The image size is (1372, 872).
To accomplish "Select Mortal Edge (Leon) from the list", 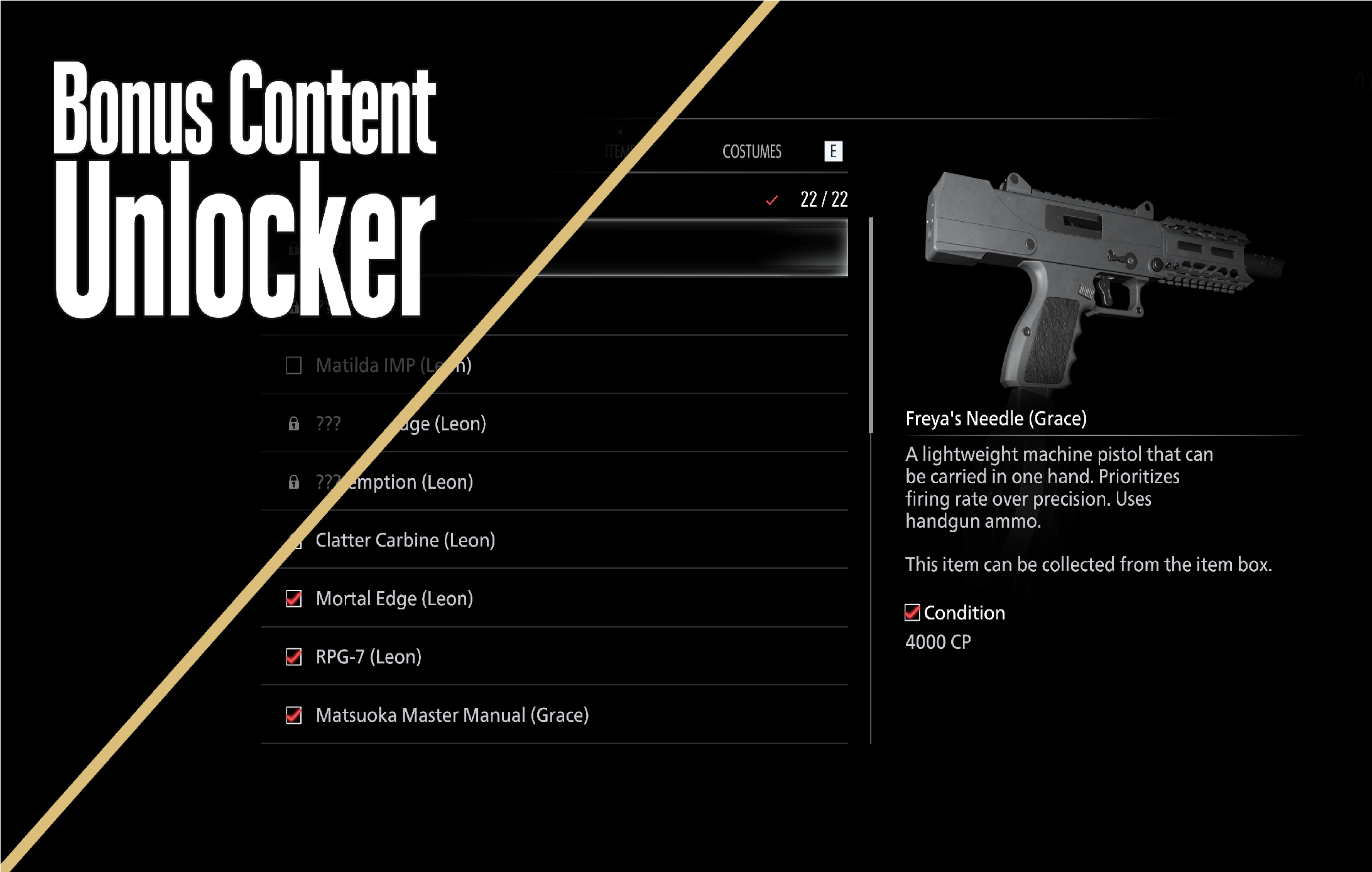I will click(394, 599).
